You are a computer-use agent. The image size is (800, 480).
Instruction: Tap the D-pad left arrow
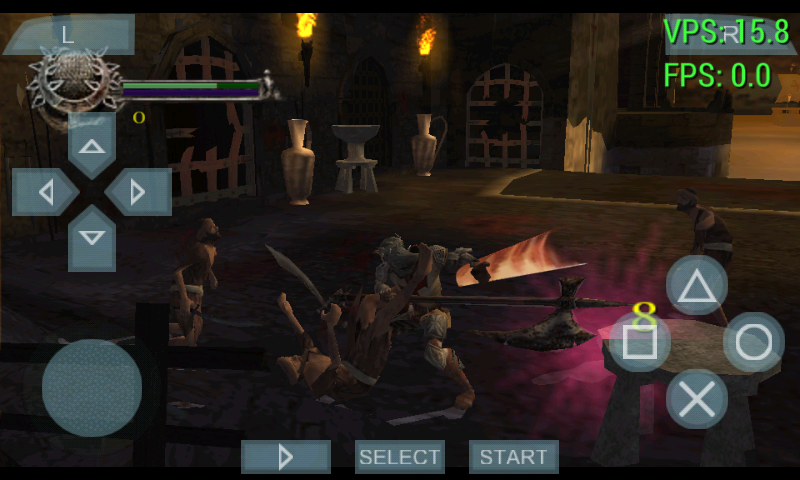point(44,192)
